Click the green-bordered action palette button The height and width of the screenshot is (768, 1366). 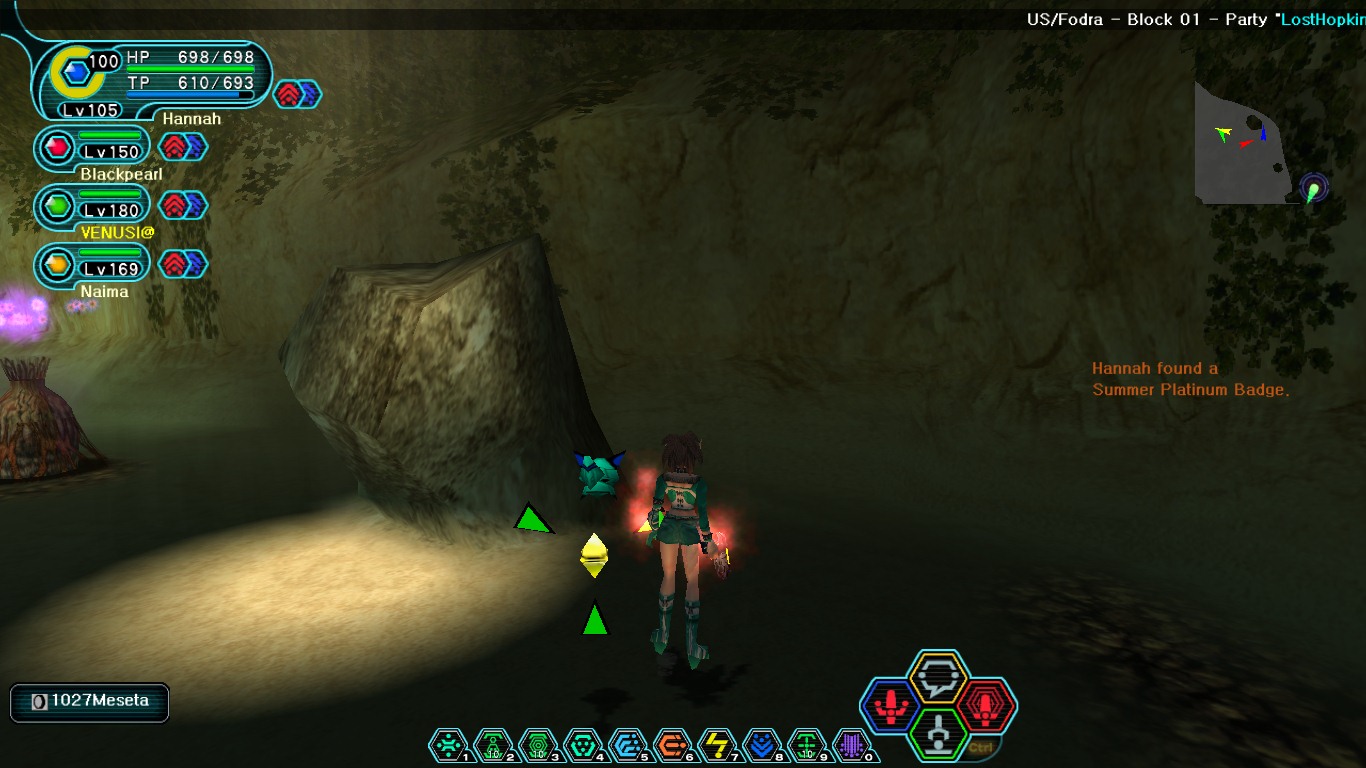[x=938, y=735]
